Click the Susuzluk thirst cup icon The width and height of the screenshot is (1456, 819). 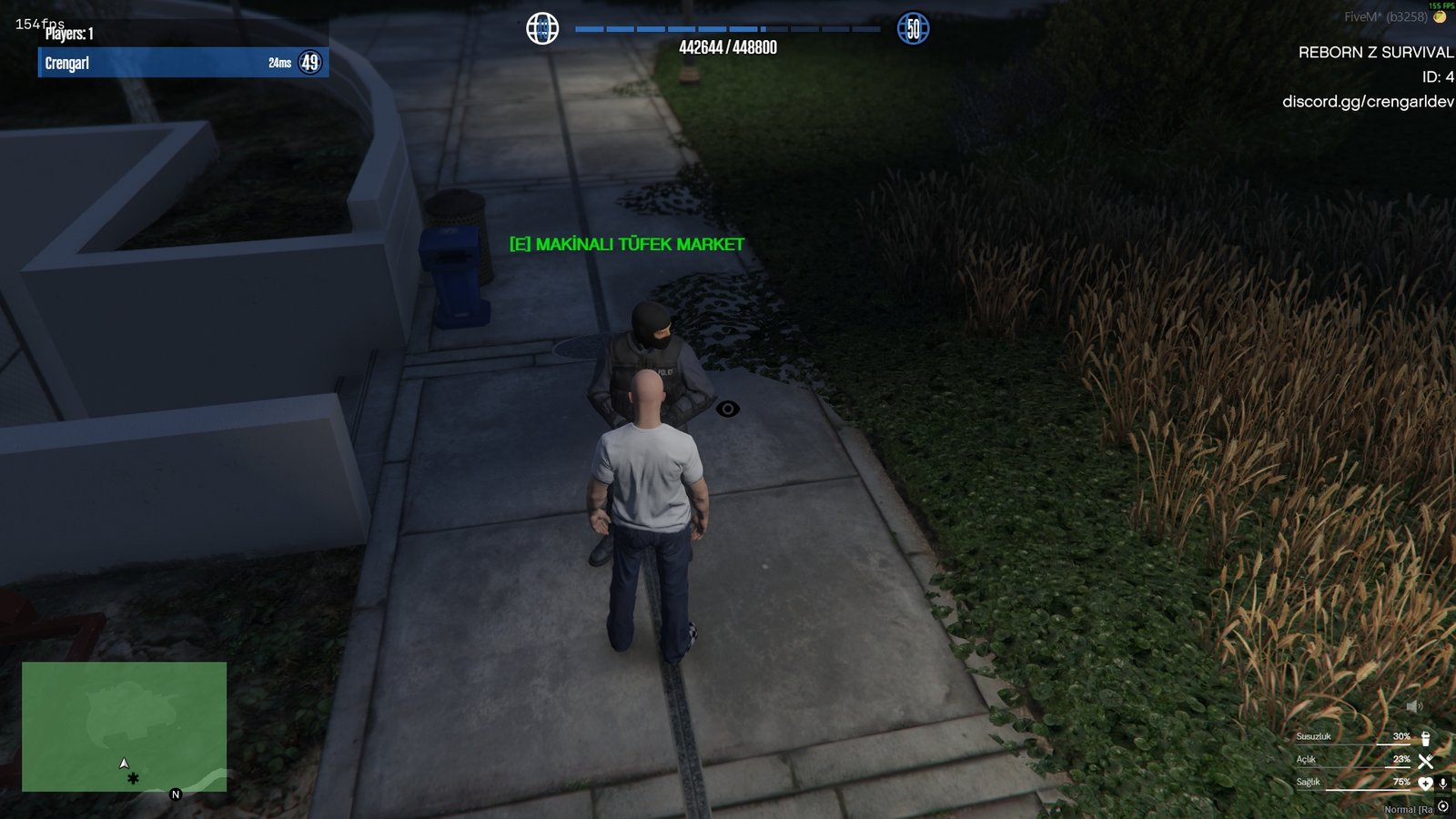pyautogui.click(x=1426, y=740)
